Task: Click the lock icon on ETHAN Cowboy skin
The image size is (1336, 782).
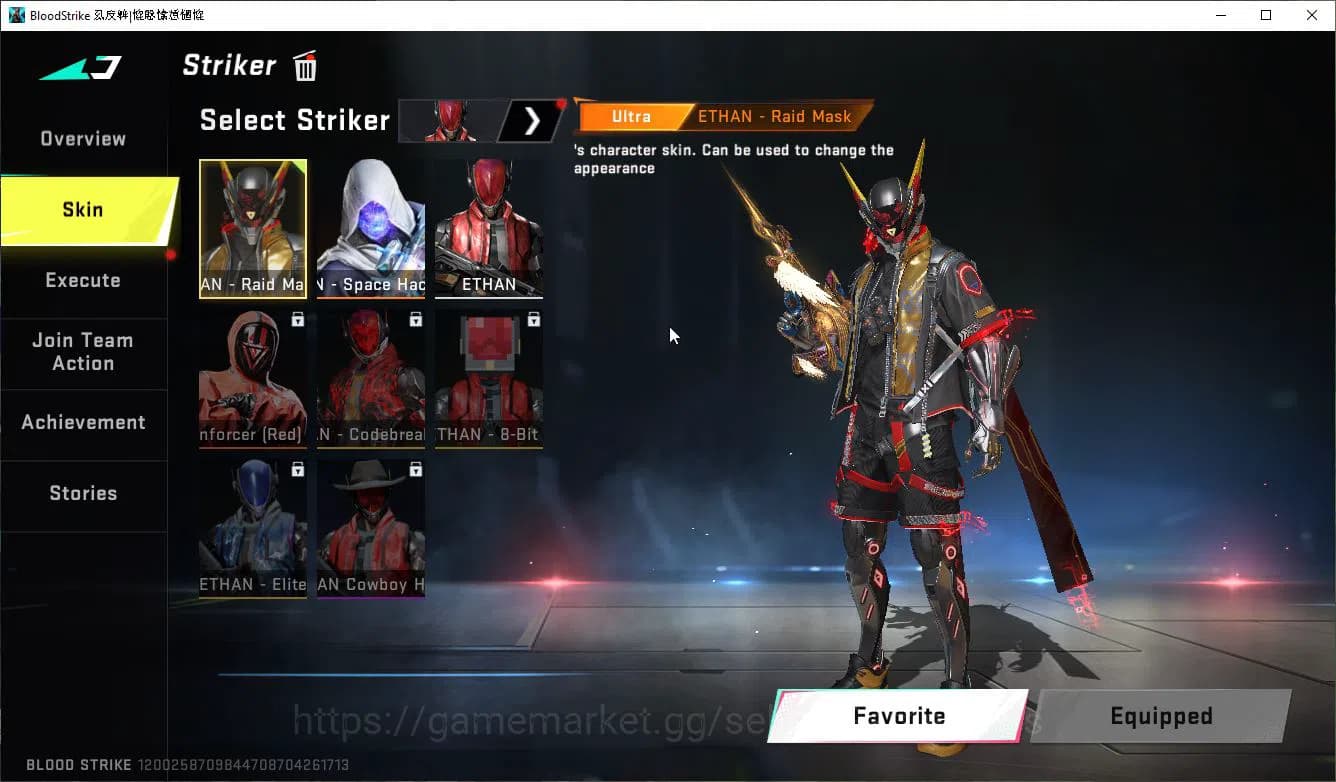Action: pos(416,469)
